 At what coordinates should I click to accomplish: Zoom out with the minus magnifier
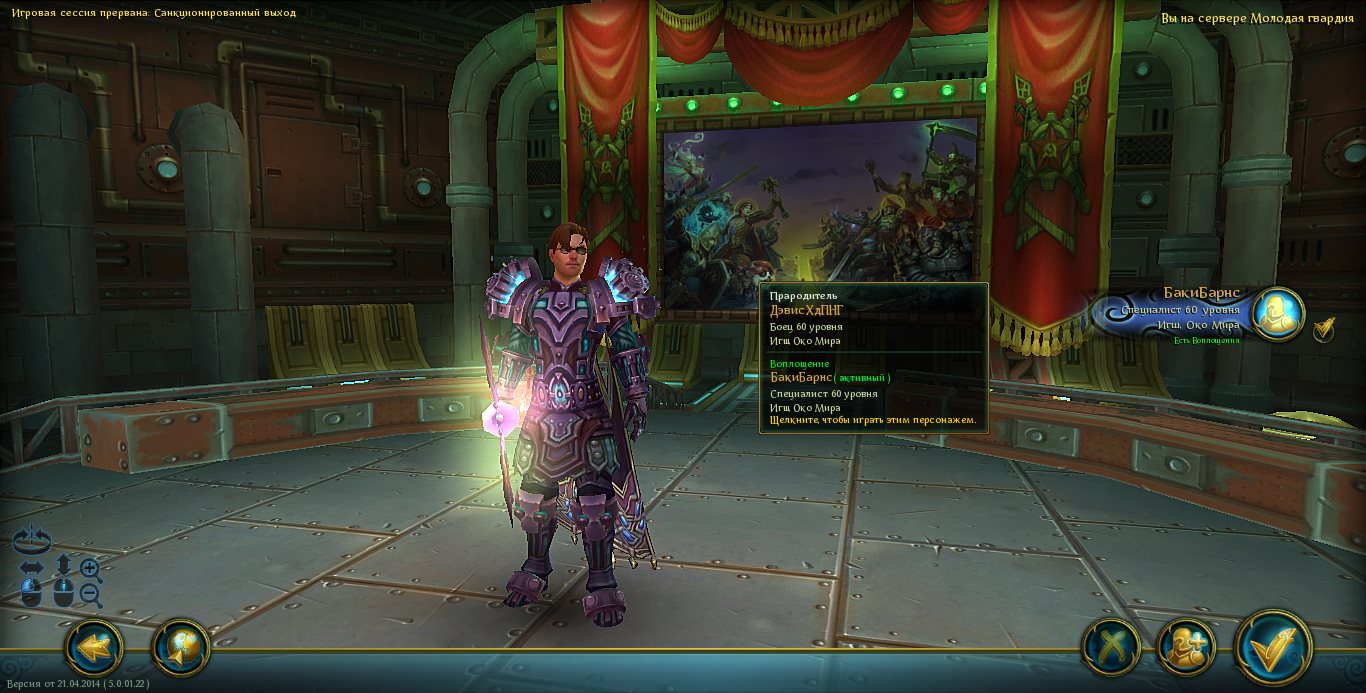91,595
